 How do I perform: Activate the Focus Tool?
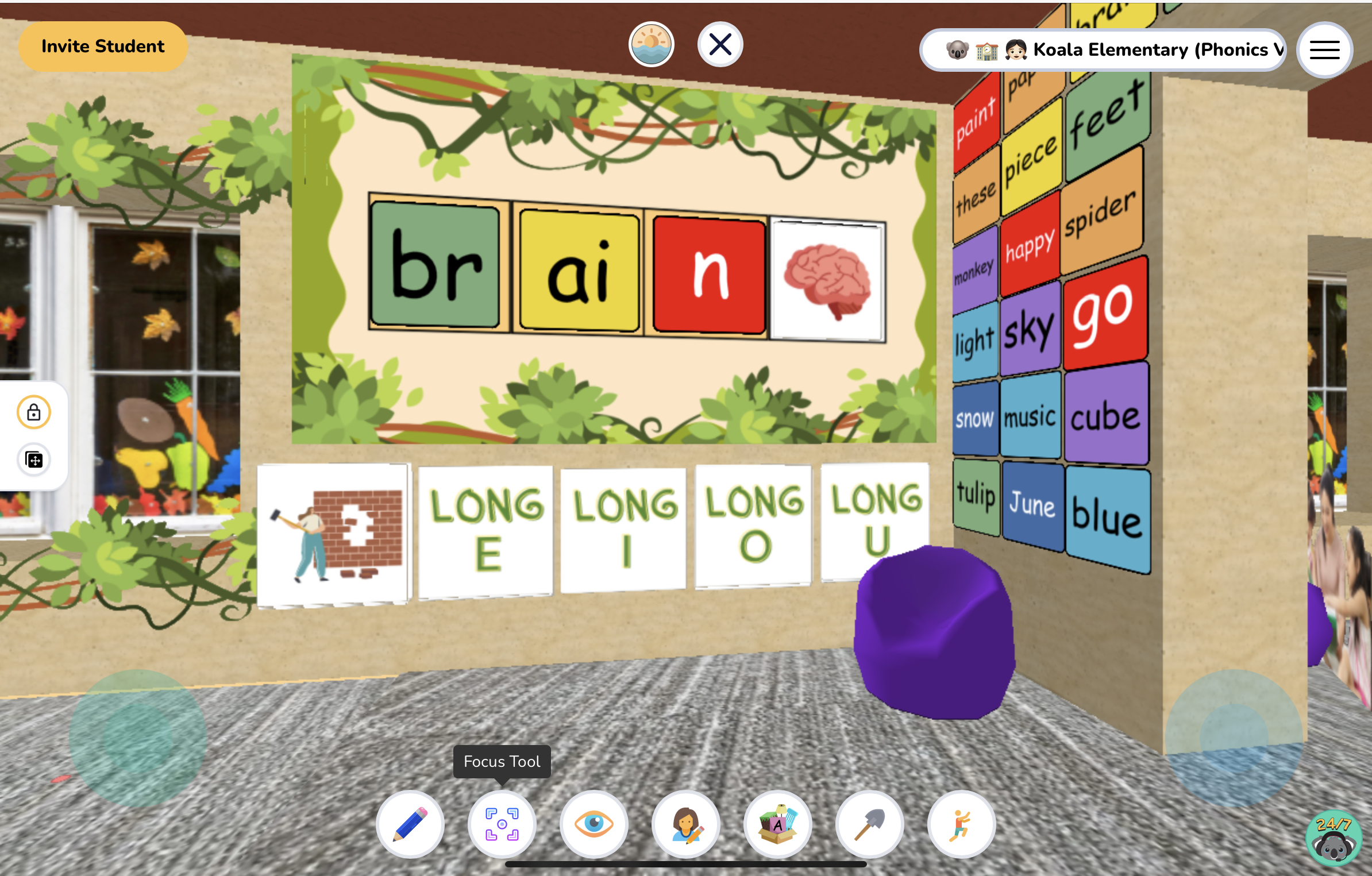point(502,824)
